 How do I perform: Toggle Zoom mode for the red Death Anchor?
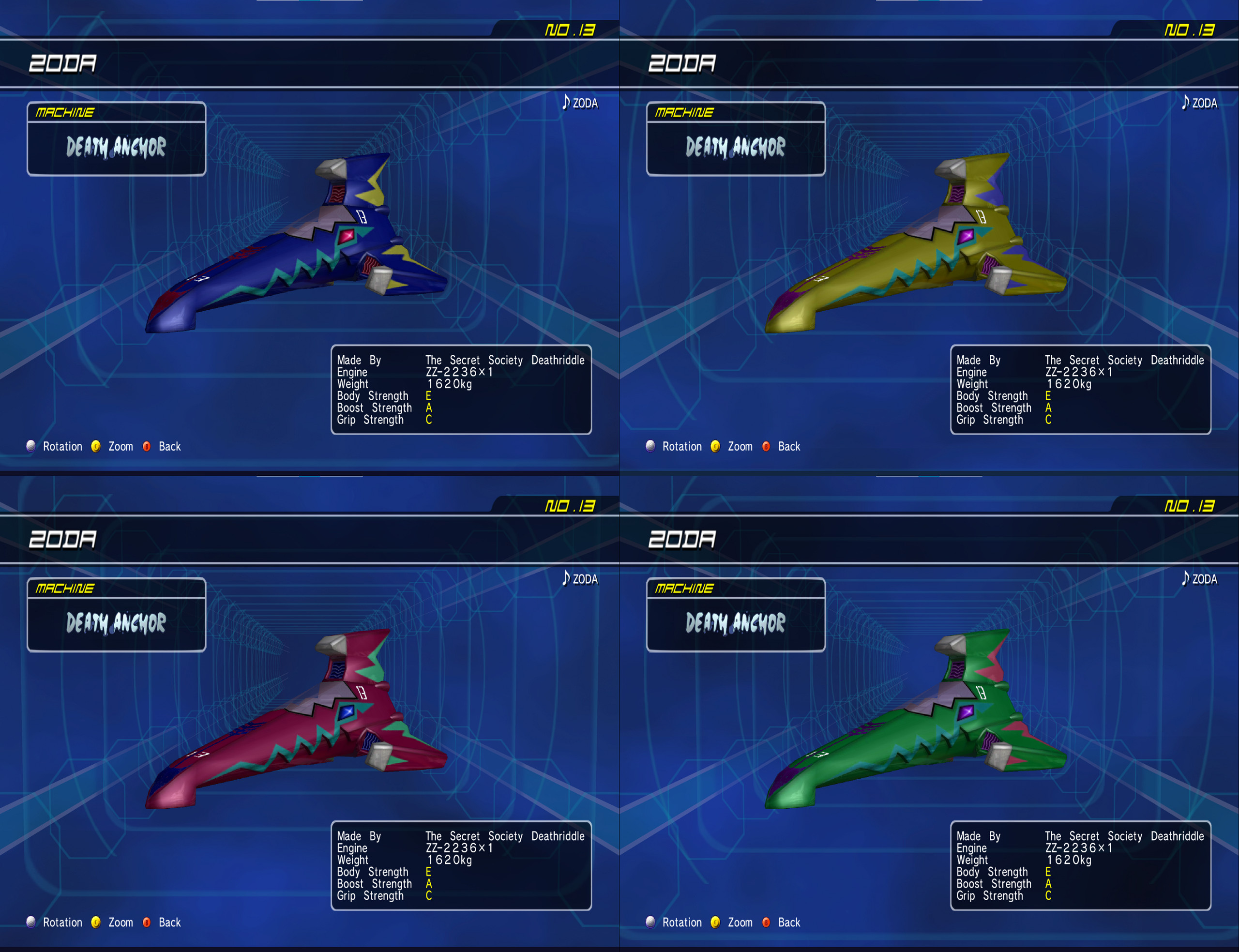coord(96,922)
